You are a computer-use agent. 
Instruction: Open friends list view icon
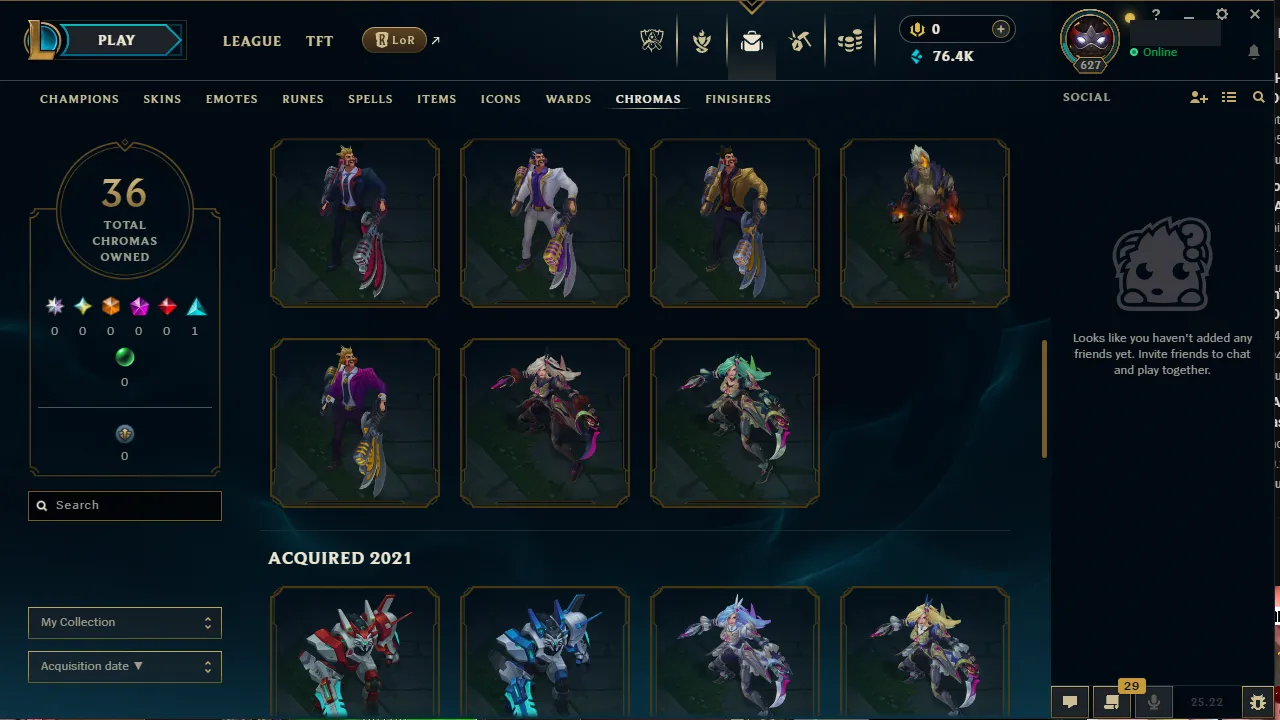(x=1229, y=97)
